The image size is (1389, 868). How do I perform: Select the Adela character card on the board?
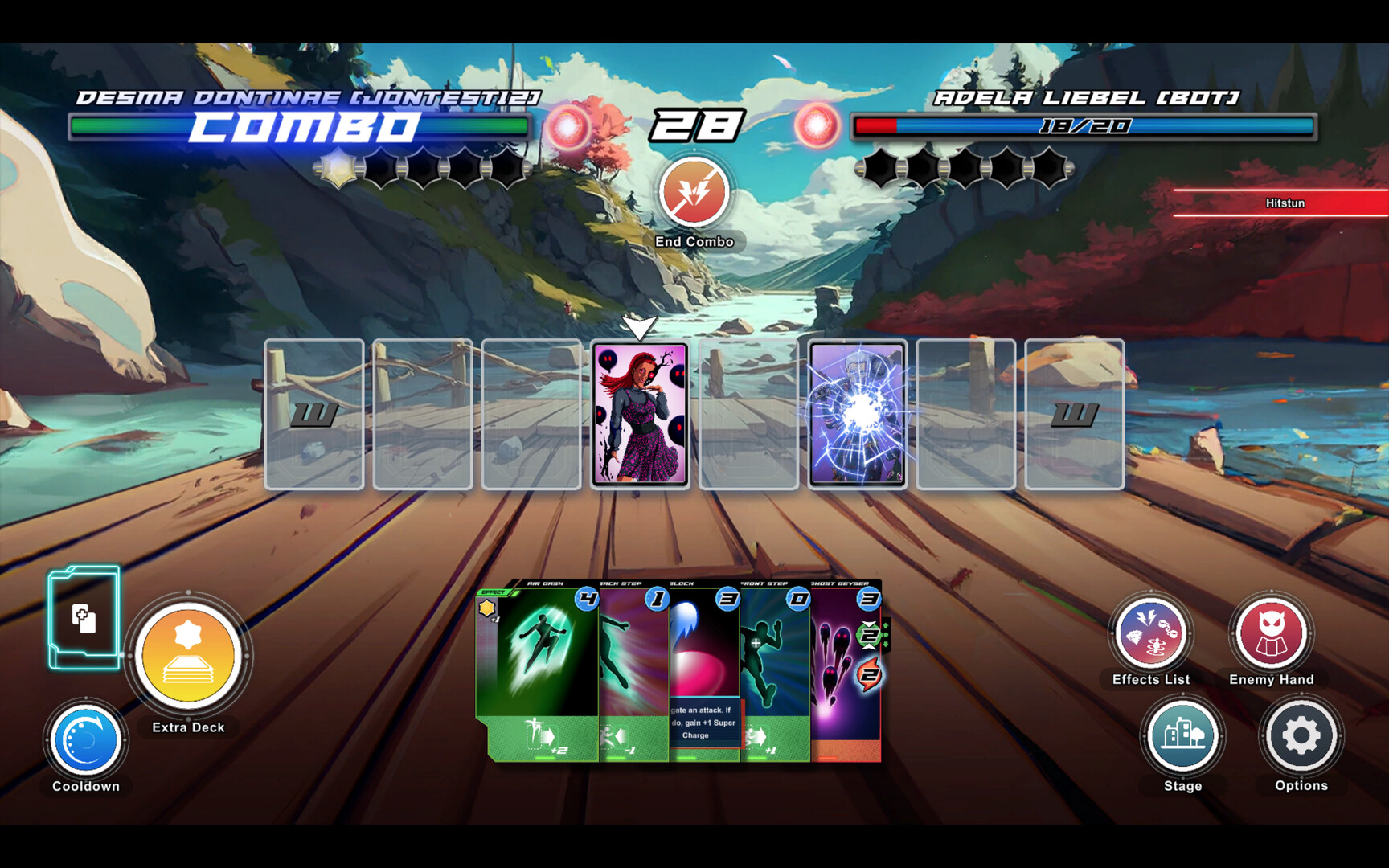coord(859,414)
